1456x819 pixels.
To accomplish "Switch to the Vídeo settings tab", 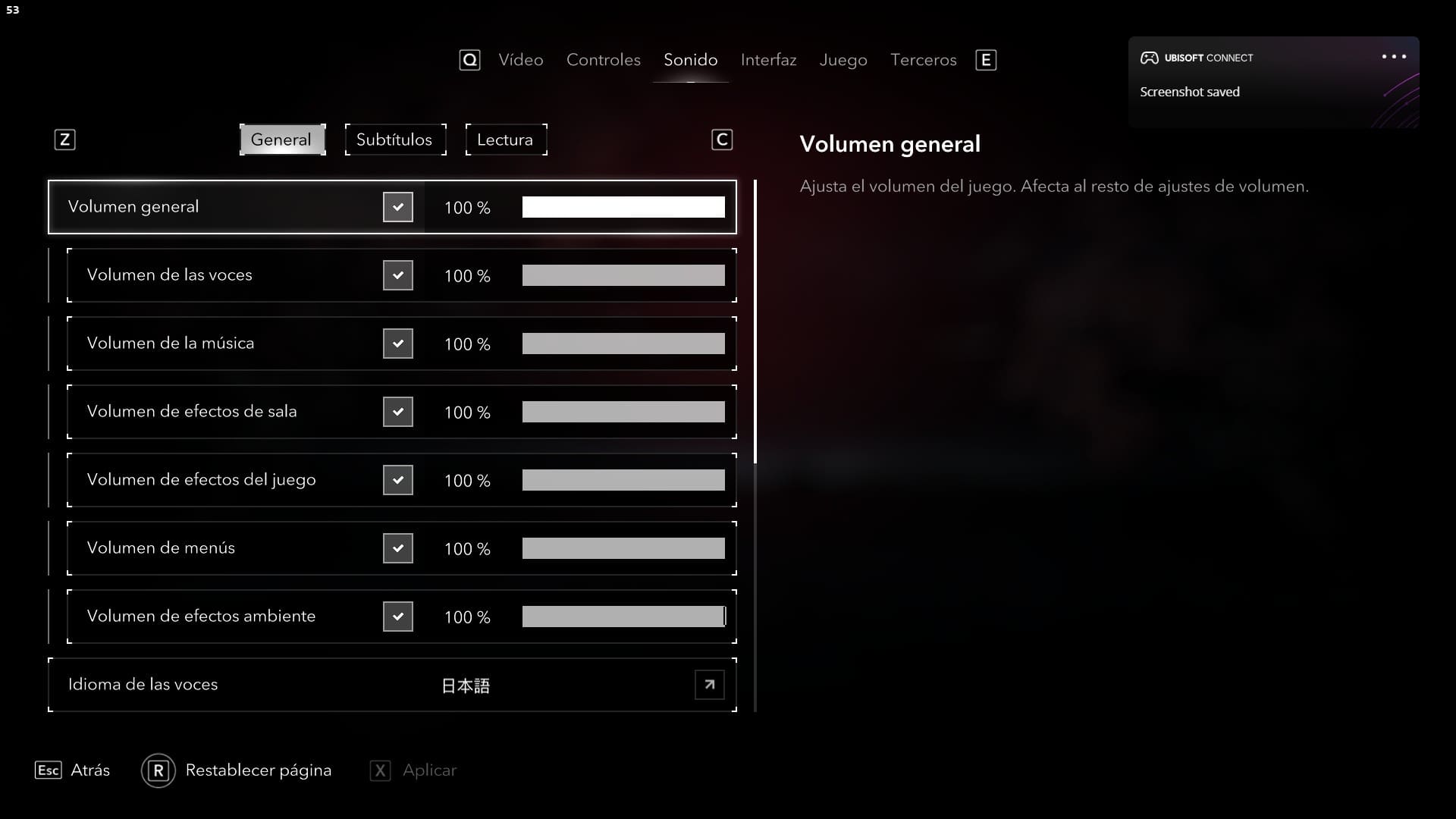I will pos(520,60).
